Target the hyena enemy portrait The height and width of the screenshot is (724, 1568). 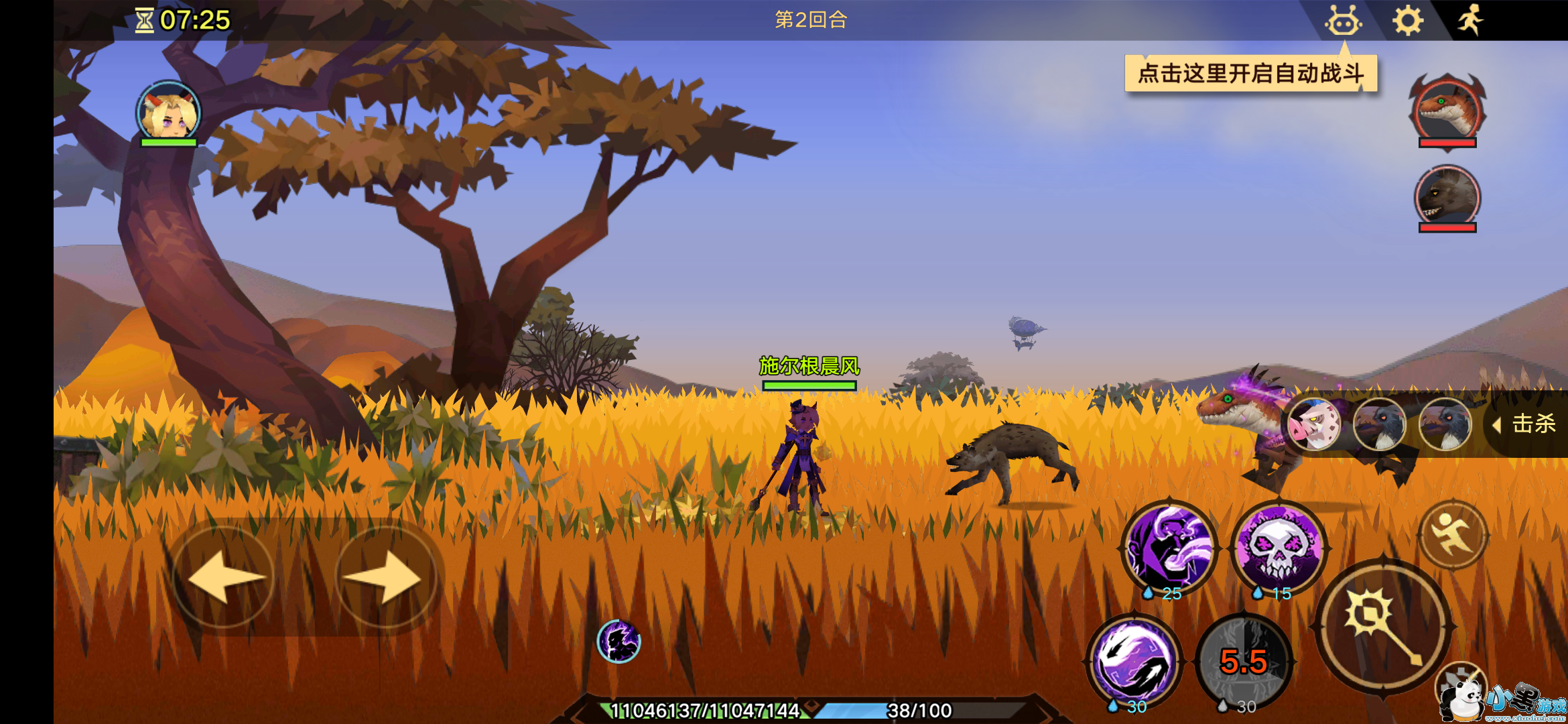click(x=1447, y=196)
